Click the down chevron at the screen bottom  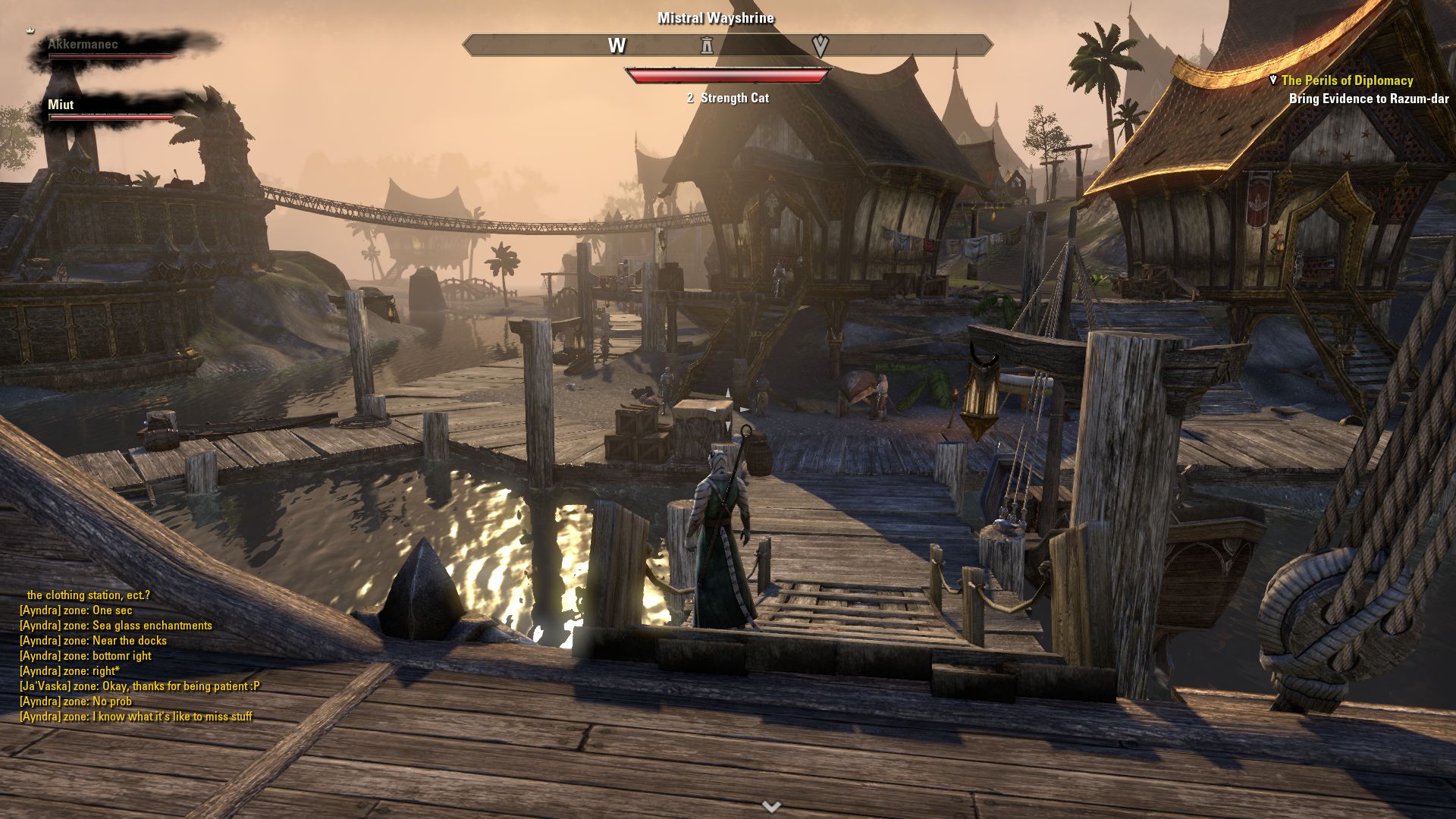[x=771, y=806]
